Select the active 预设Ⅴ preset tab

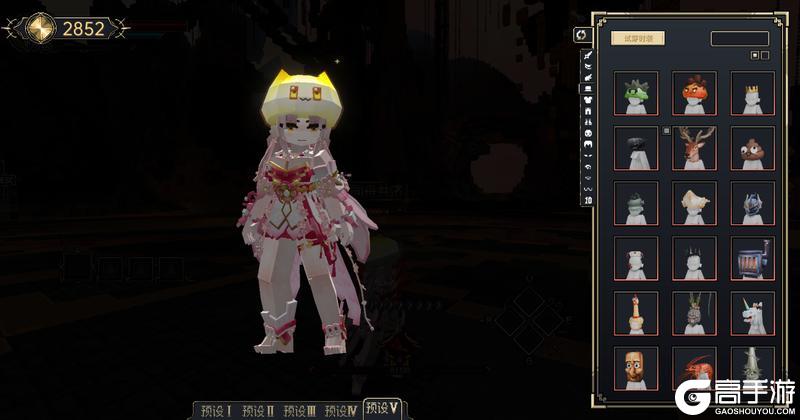pyautogui.click(x=383, y=408)
